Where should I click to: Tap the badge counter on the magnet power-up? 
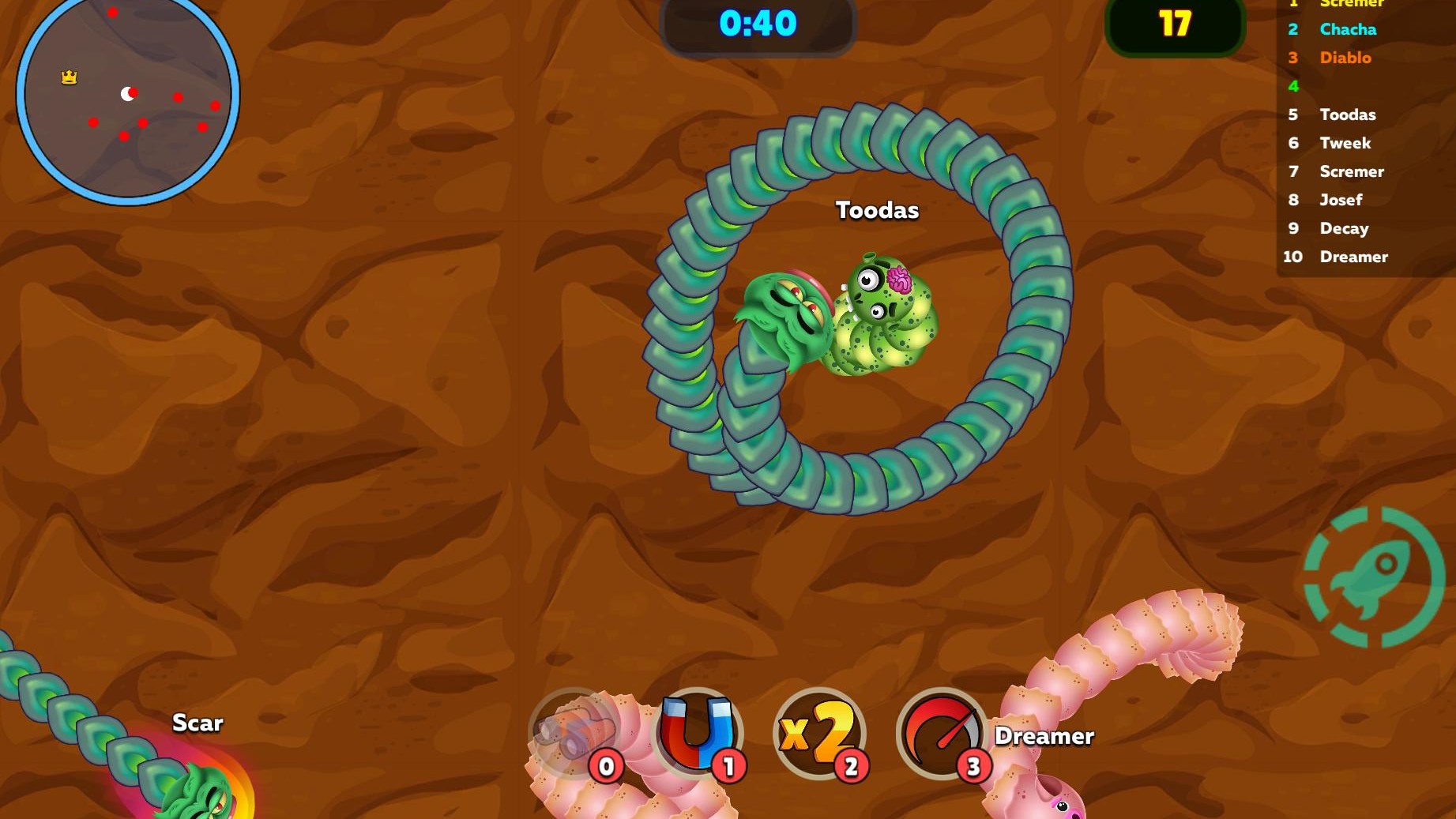728,765
